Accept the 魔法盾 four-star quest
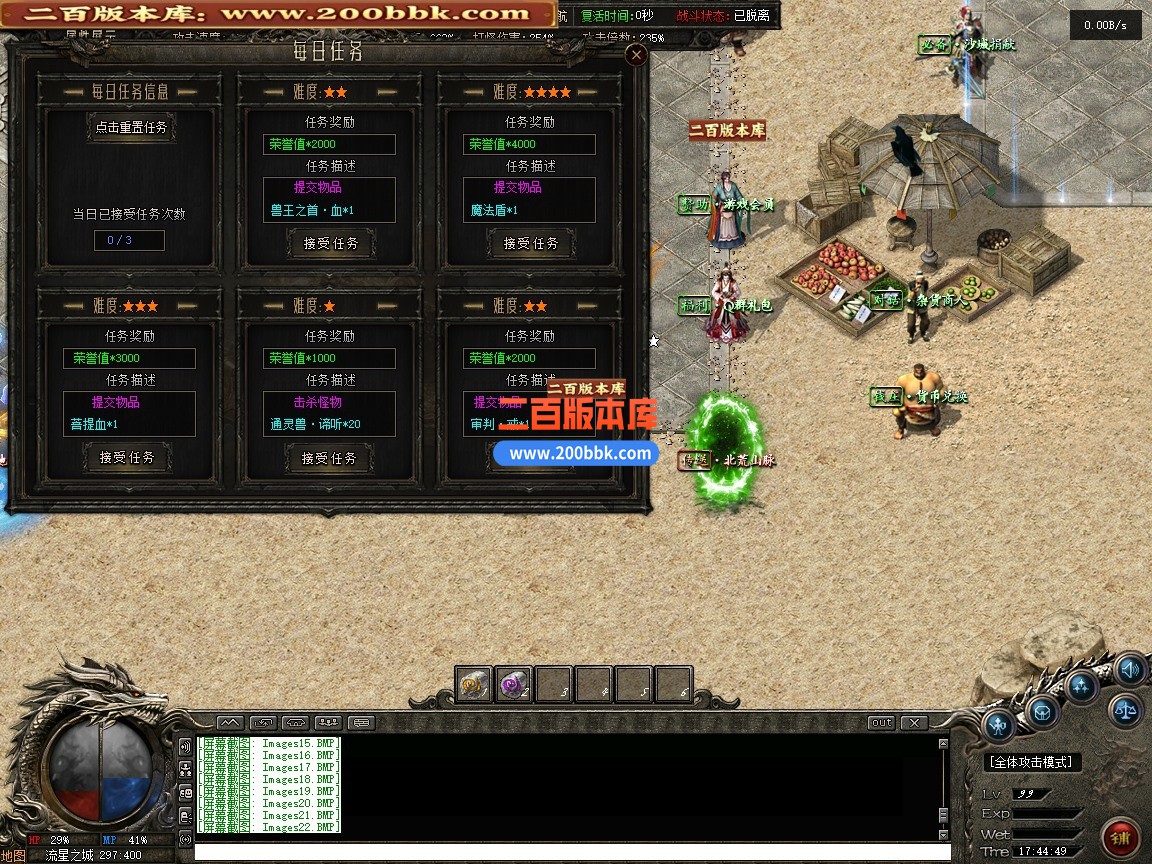1152x864 pixels. [x=531, y=243]
